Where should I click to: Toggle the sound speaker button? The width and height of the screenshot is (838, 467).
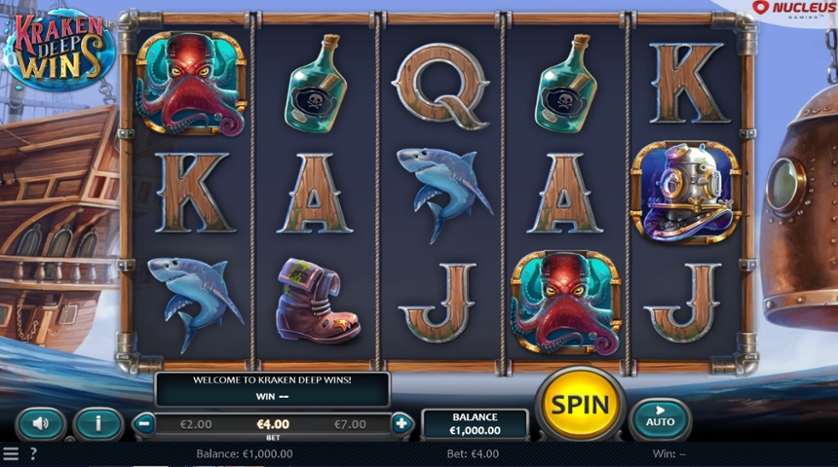[41, 424]
